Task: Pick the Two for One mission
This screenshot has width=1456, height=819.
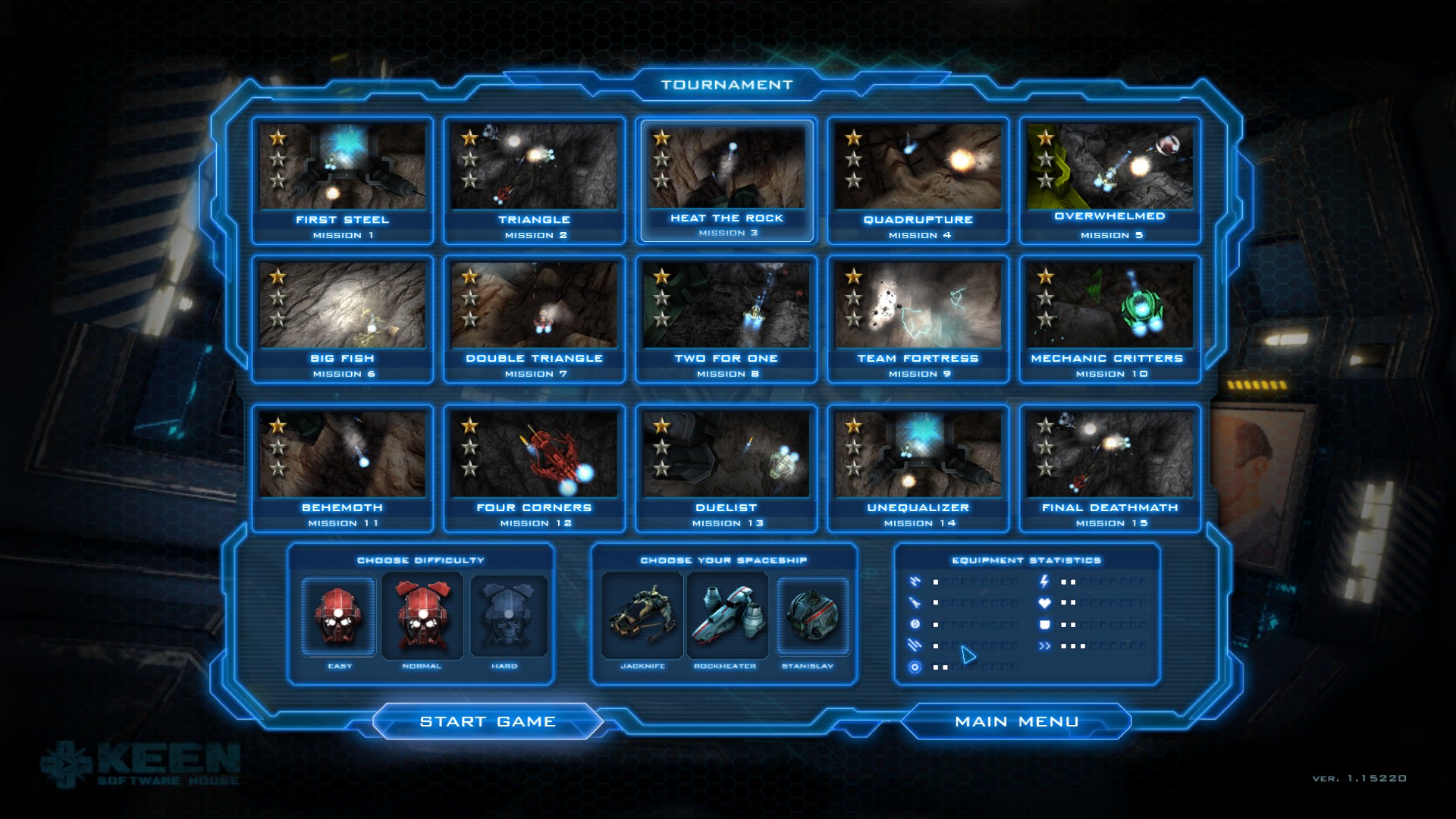Action: (726, 318)
